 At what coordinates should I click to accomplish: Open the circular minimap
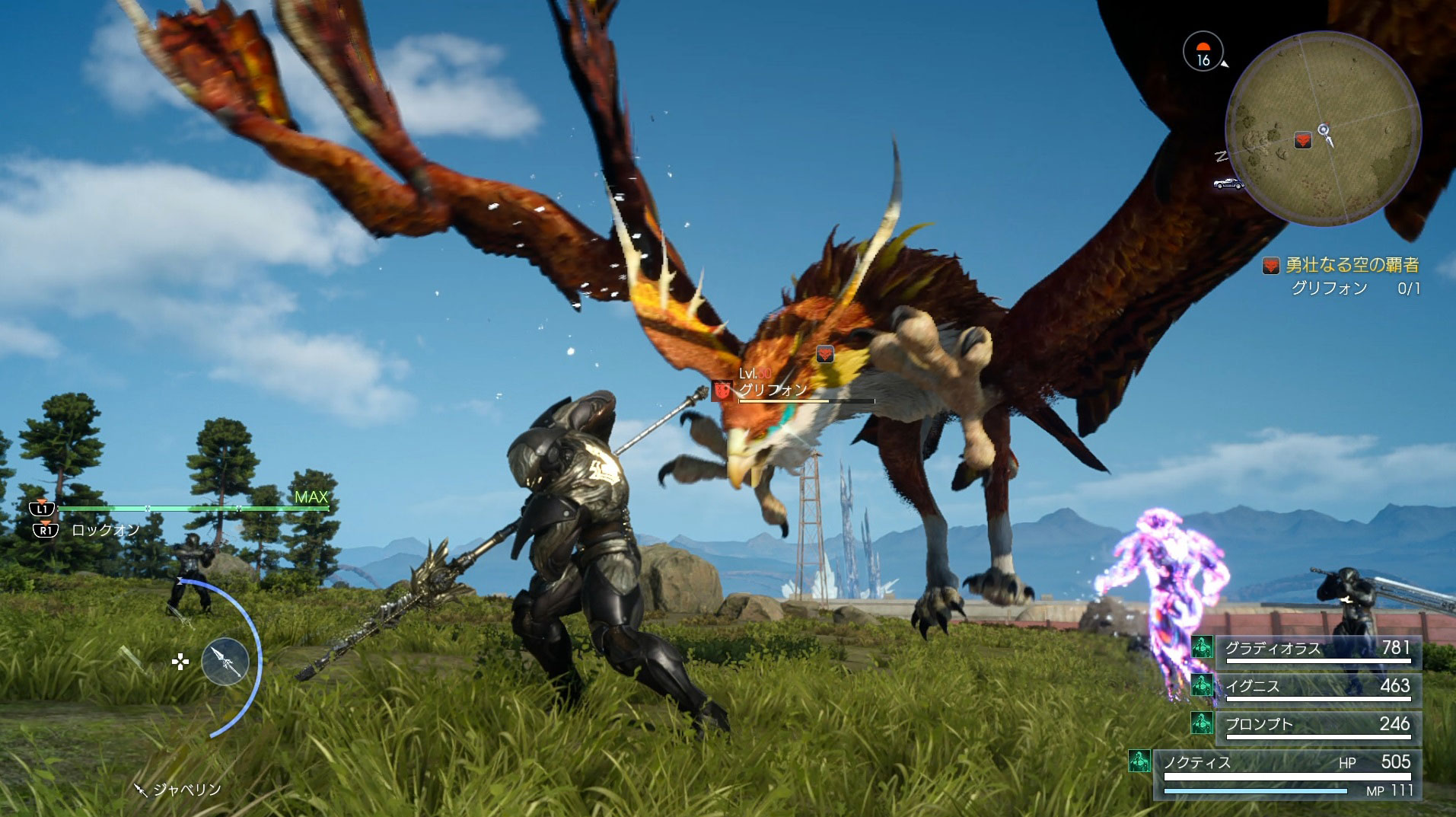click(x=1323, y=128)
